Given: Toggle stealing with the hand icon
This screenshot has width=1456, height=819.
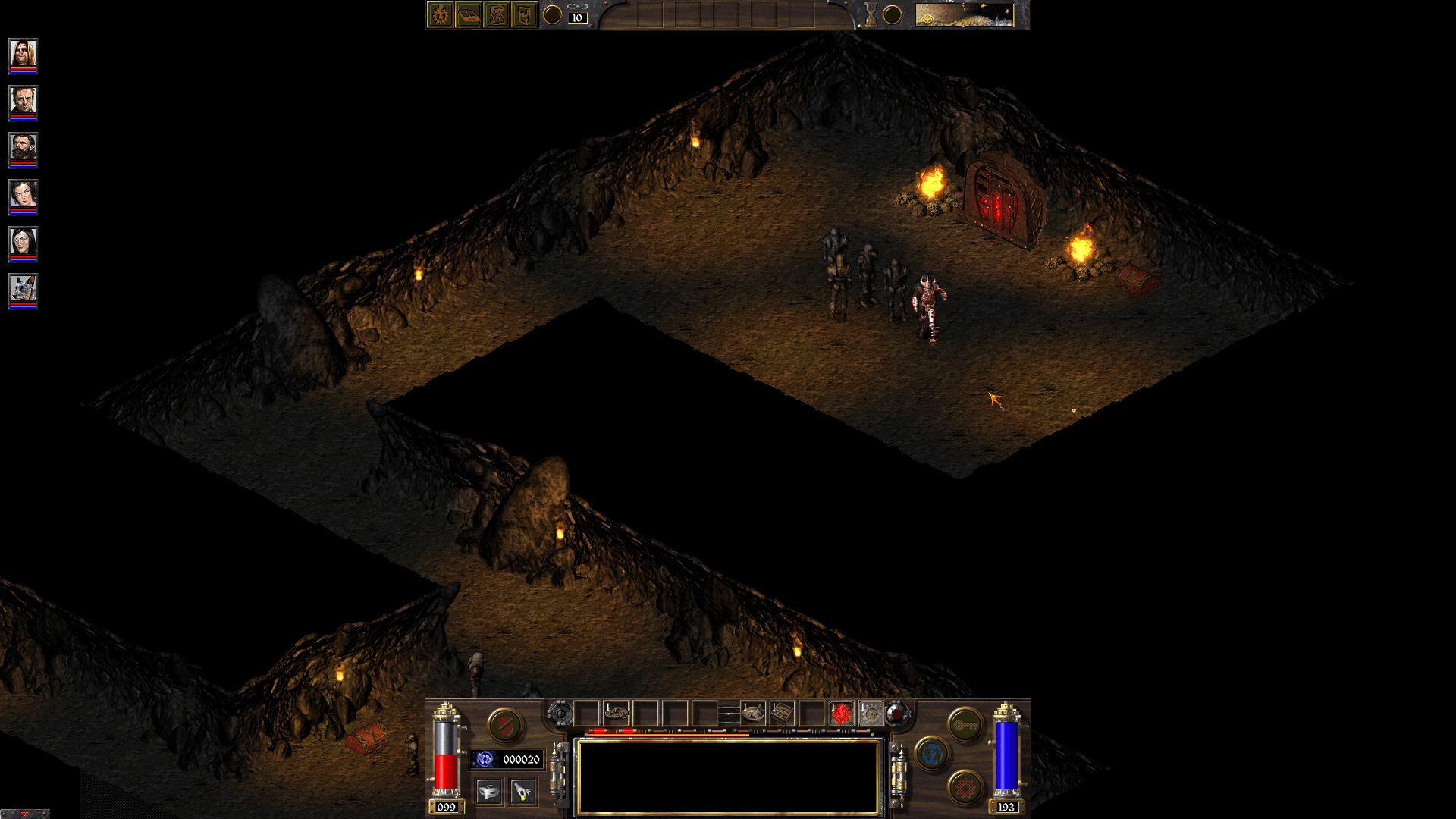Looking at the screenshot, I should click(522, 793).
